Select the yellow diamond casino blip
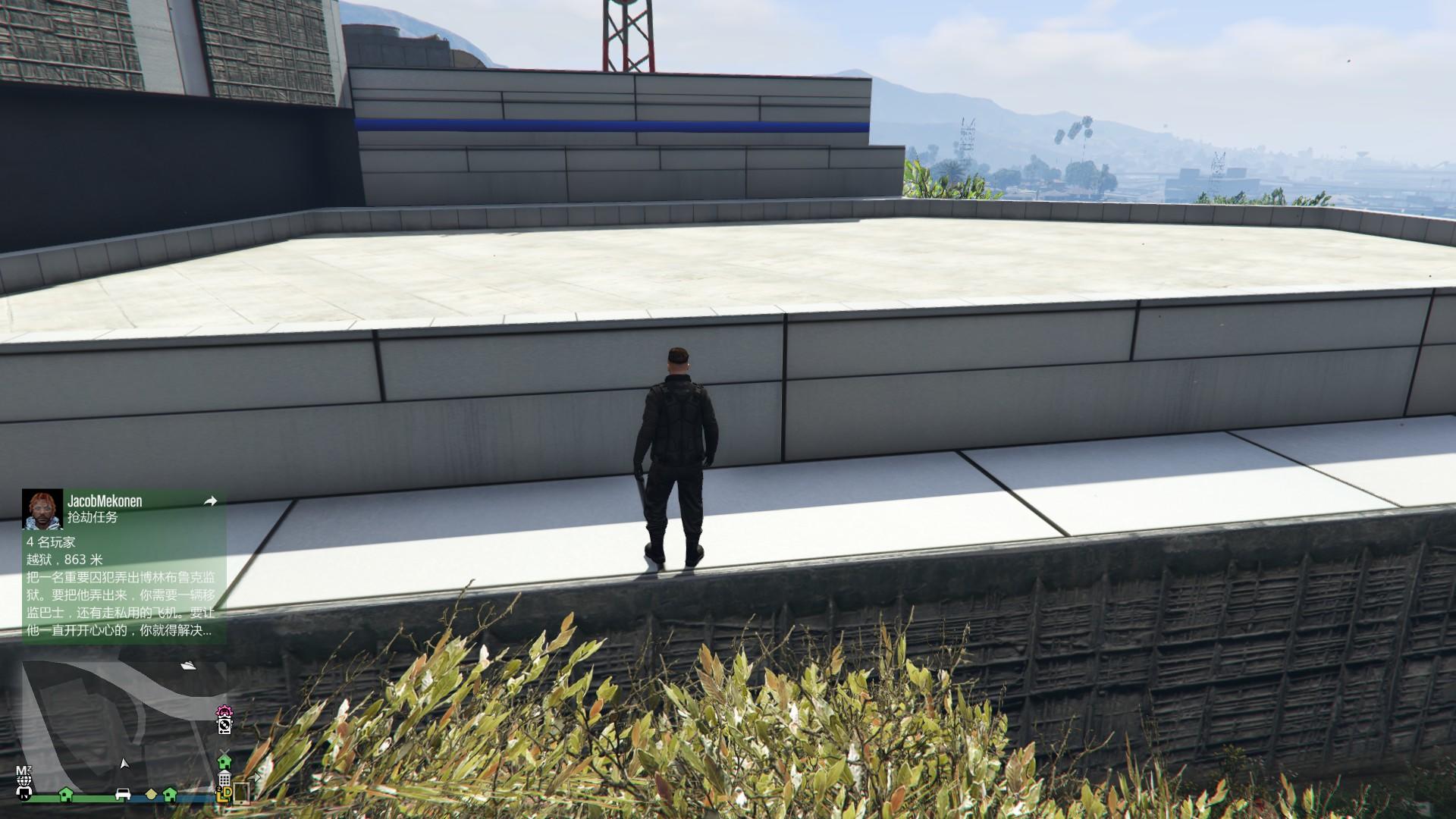1456x819 pixels. pyautogui.click(x=151, y=795)
